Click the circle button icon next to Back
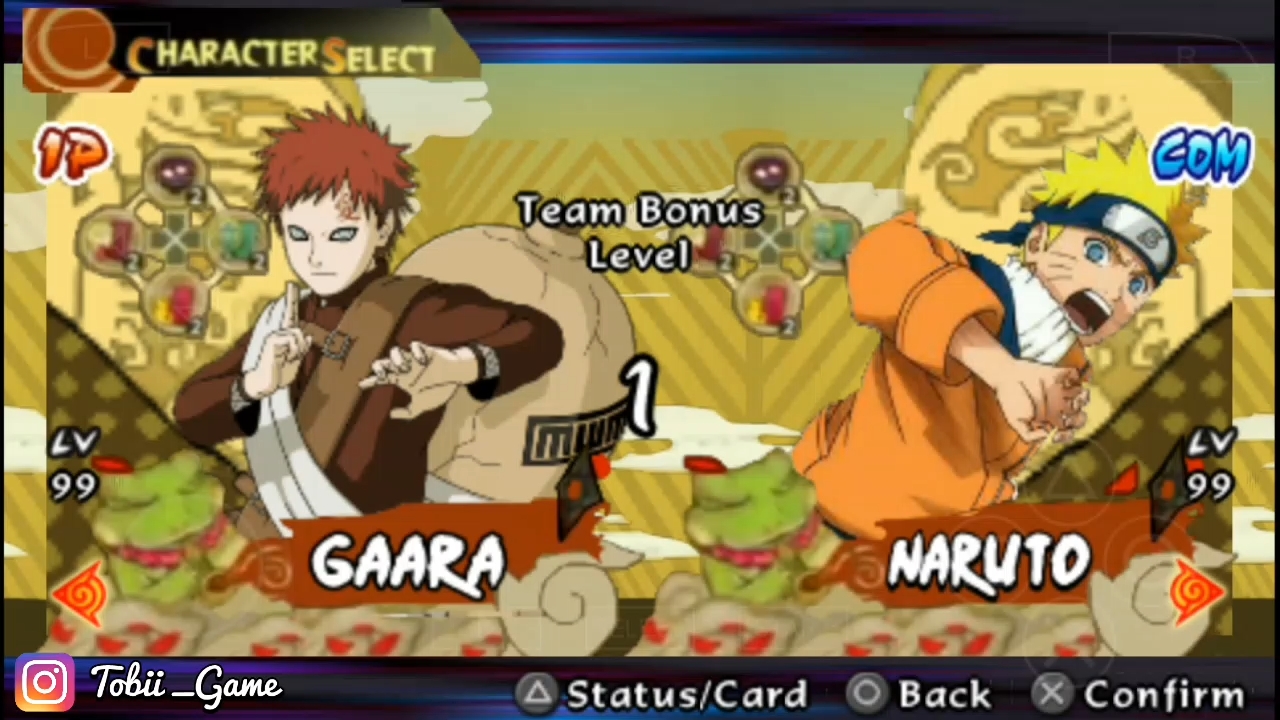 click(x=868, y=693)
